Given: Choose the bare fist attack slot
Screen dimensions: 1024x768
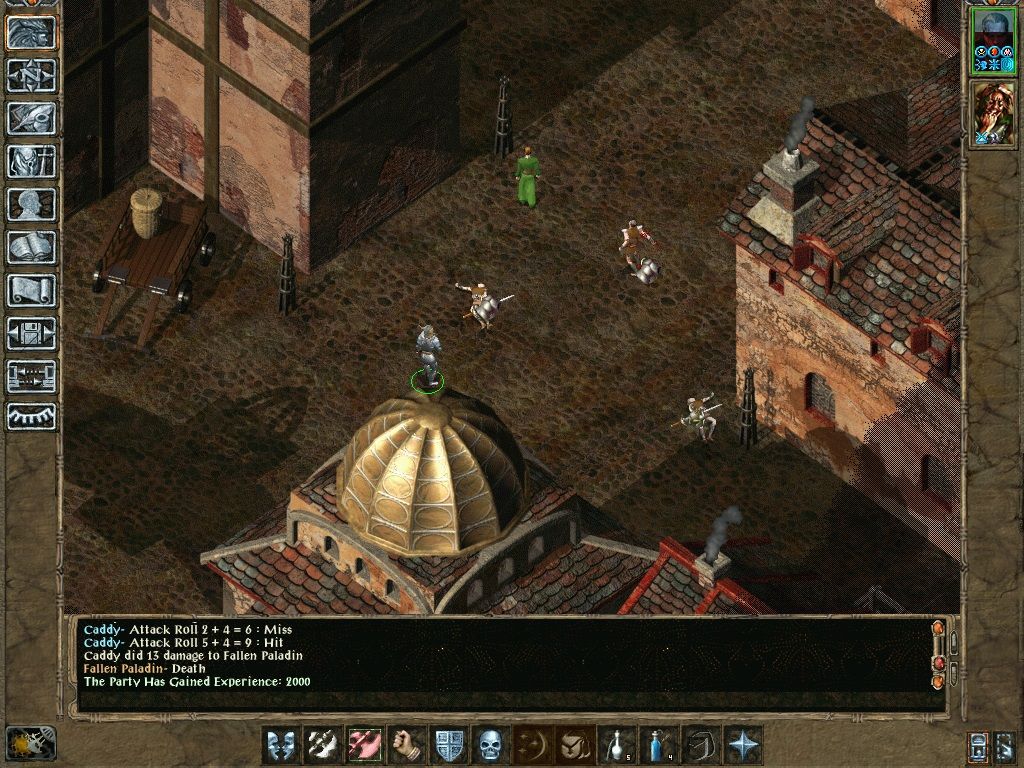Looking at the screenshot, I should click(x=406, y=745).
